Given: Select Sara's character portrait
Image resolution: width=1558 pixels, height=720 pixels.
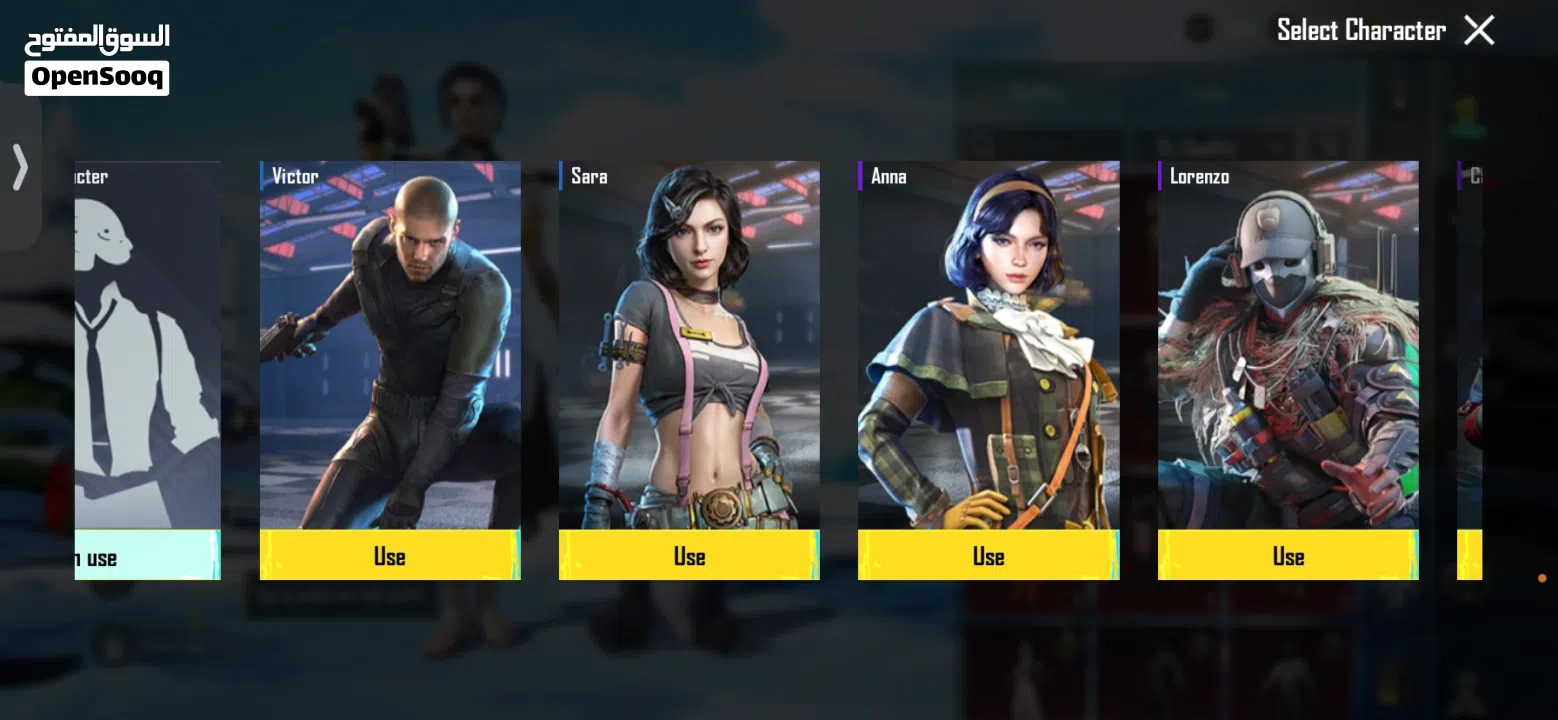Looking at the screenshot, I should point(687,350).
